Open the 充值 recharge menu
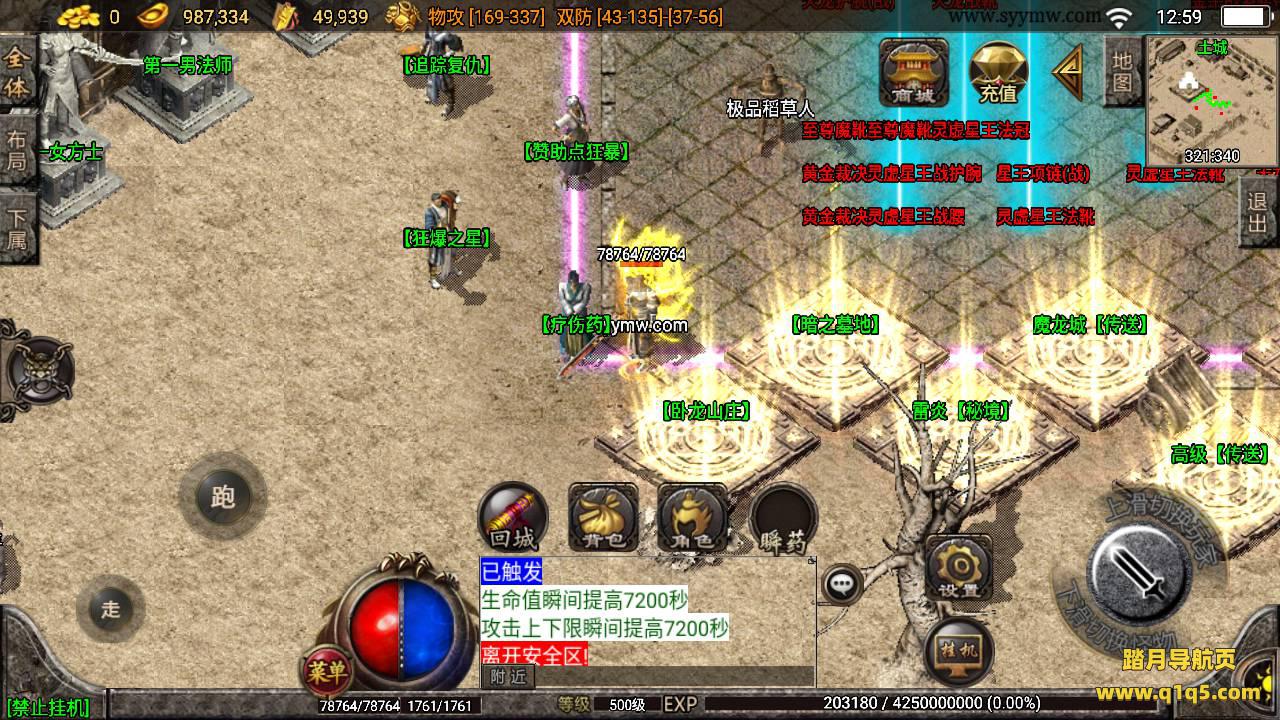 pos(998,72)
